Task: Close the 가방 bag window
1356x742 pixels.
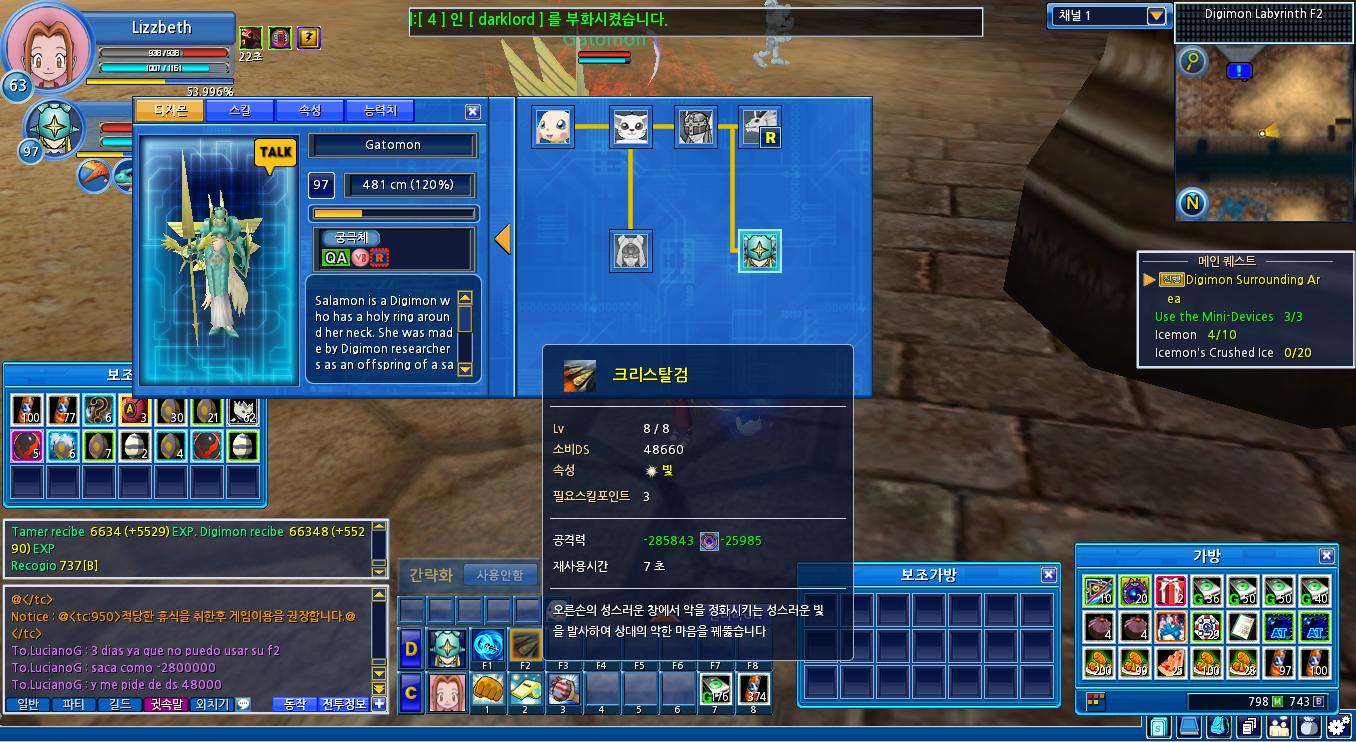Action: pyautogui.click(x=1326, y=556)
